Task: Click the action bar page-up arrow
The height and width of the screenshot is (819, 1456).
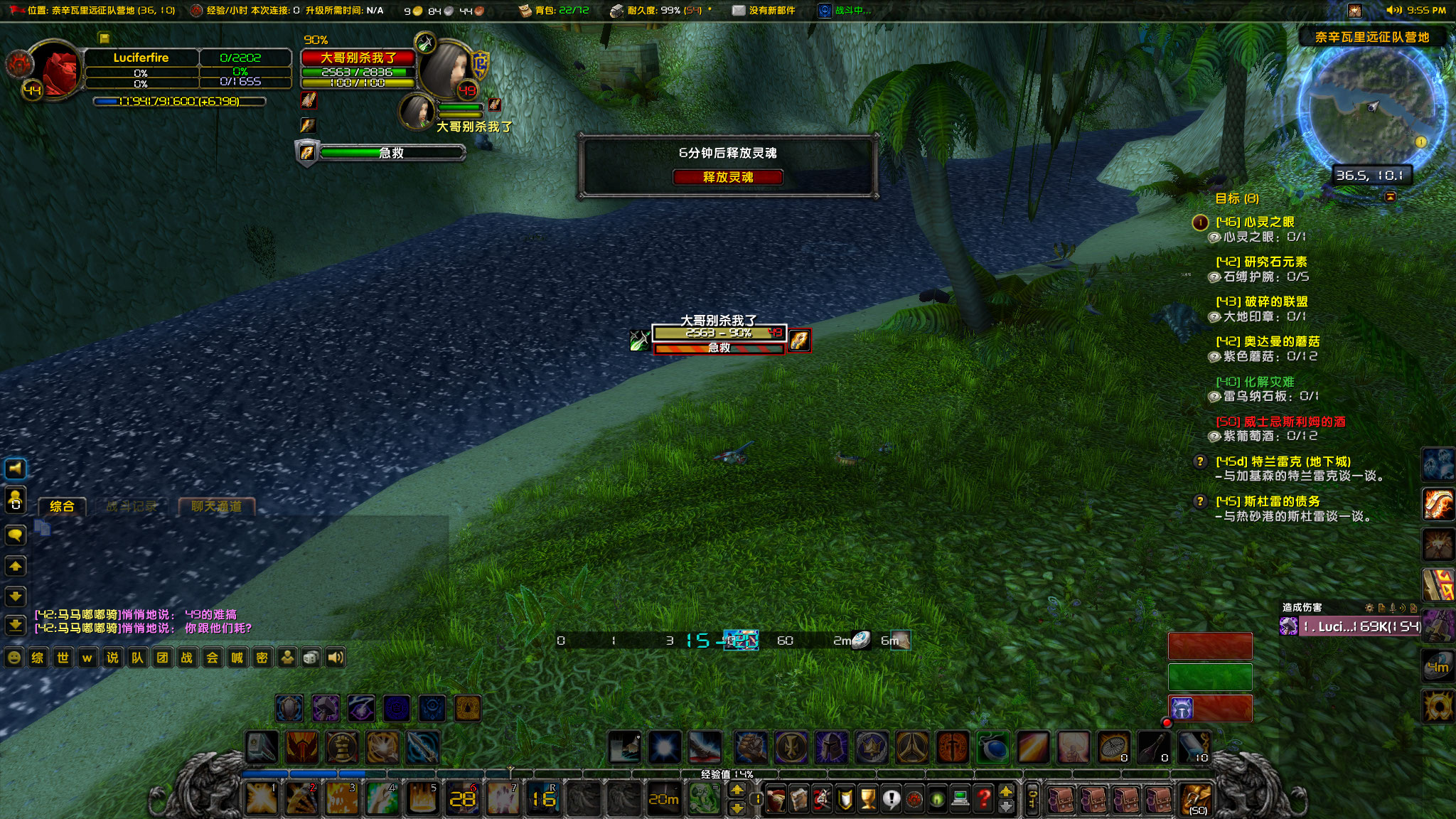Action: [x=1005, y=791]
